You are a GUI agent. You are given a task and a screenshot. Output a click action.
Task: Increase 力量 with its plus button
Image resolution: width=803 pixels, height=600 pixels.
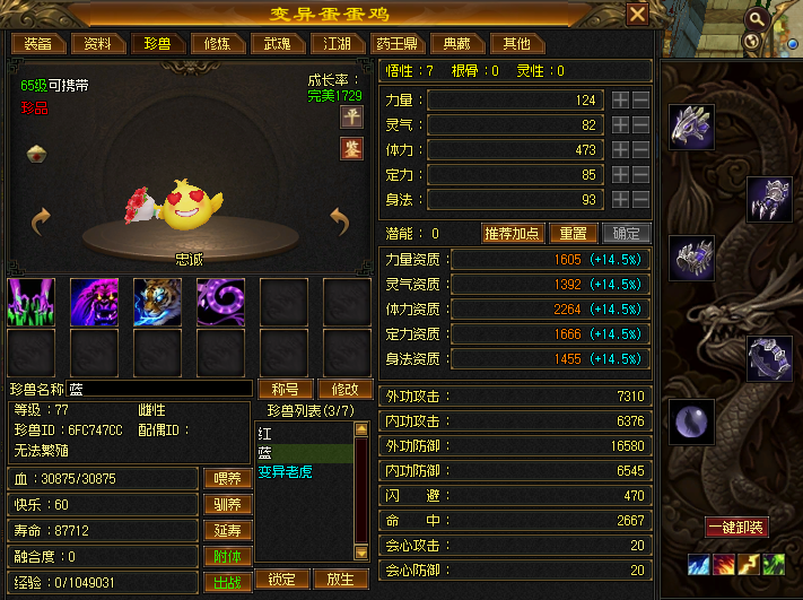coord(620,100)
